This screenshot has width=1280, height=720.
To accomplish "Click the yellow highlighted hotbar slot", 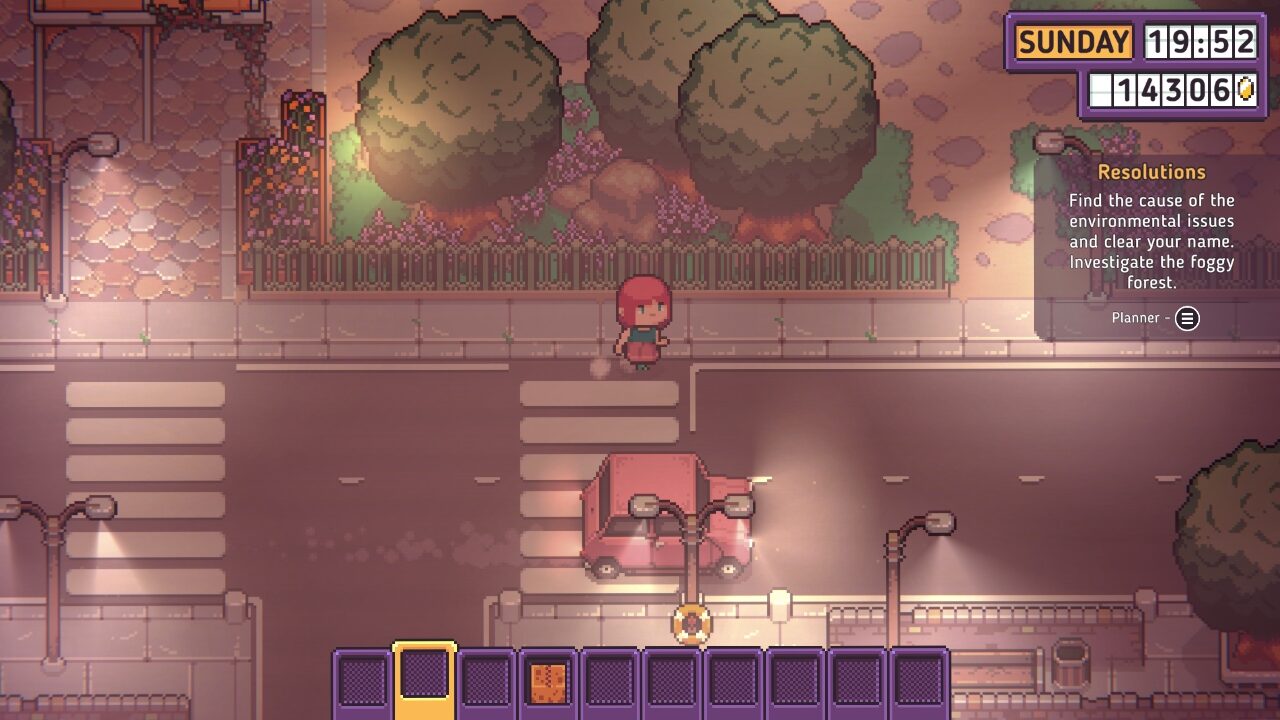I will [425, 676].
